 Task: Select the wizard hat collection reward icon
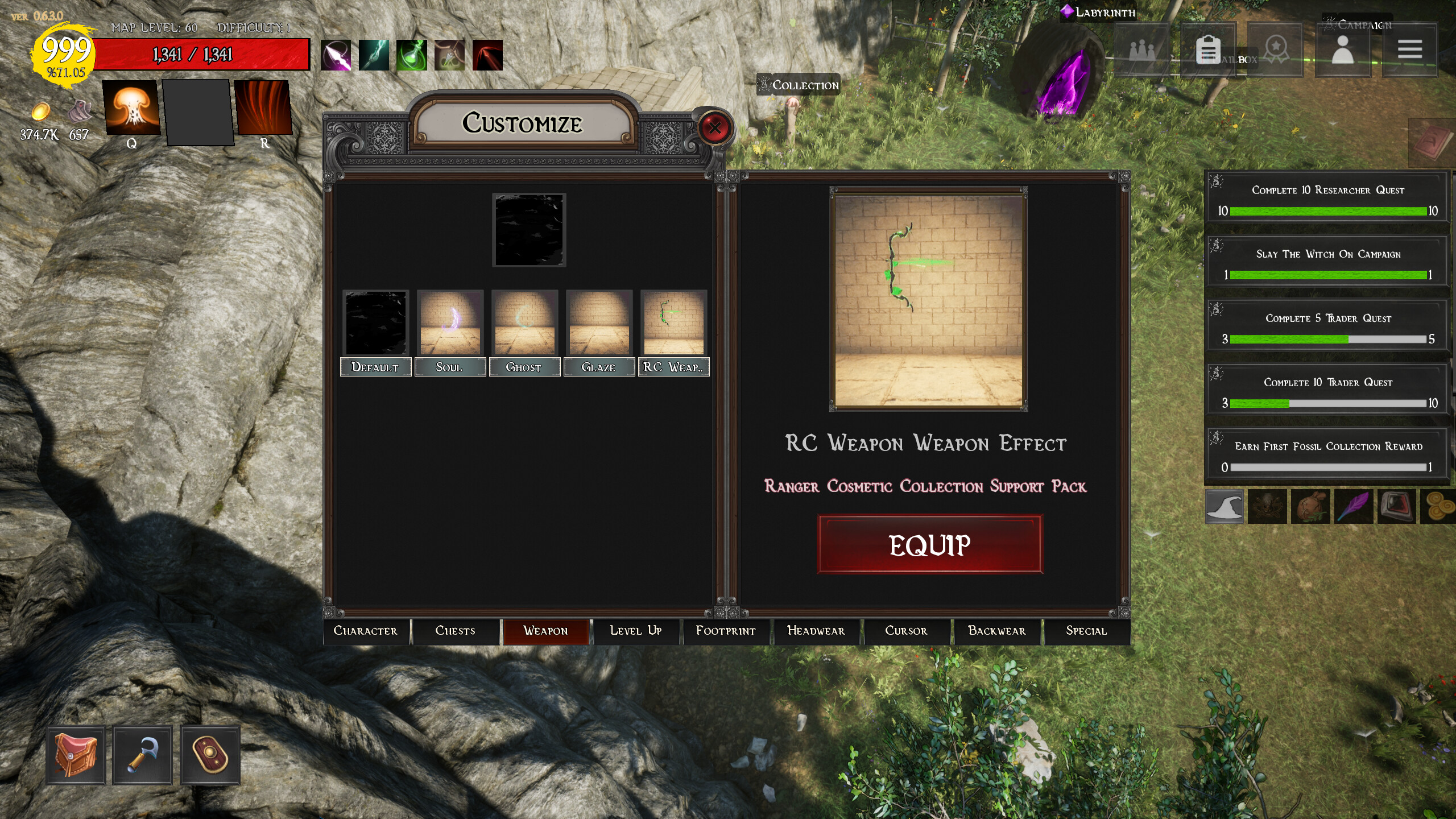[1226, 507]
